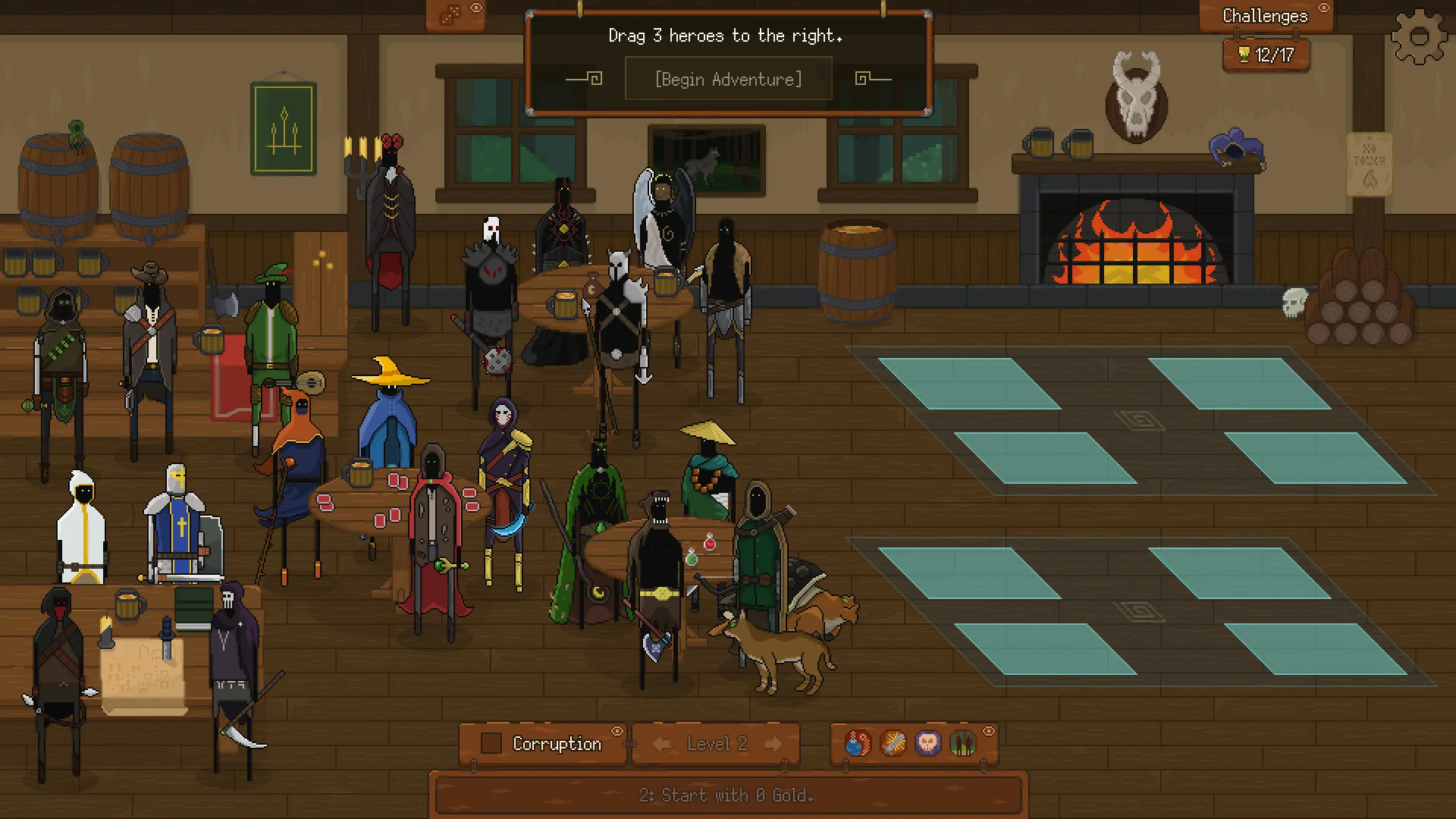This screenshot has width=1456, height=819.
Task: Open the Challenges panel
Action: [1264, 16]
